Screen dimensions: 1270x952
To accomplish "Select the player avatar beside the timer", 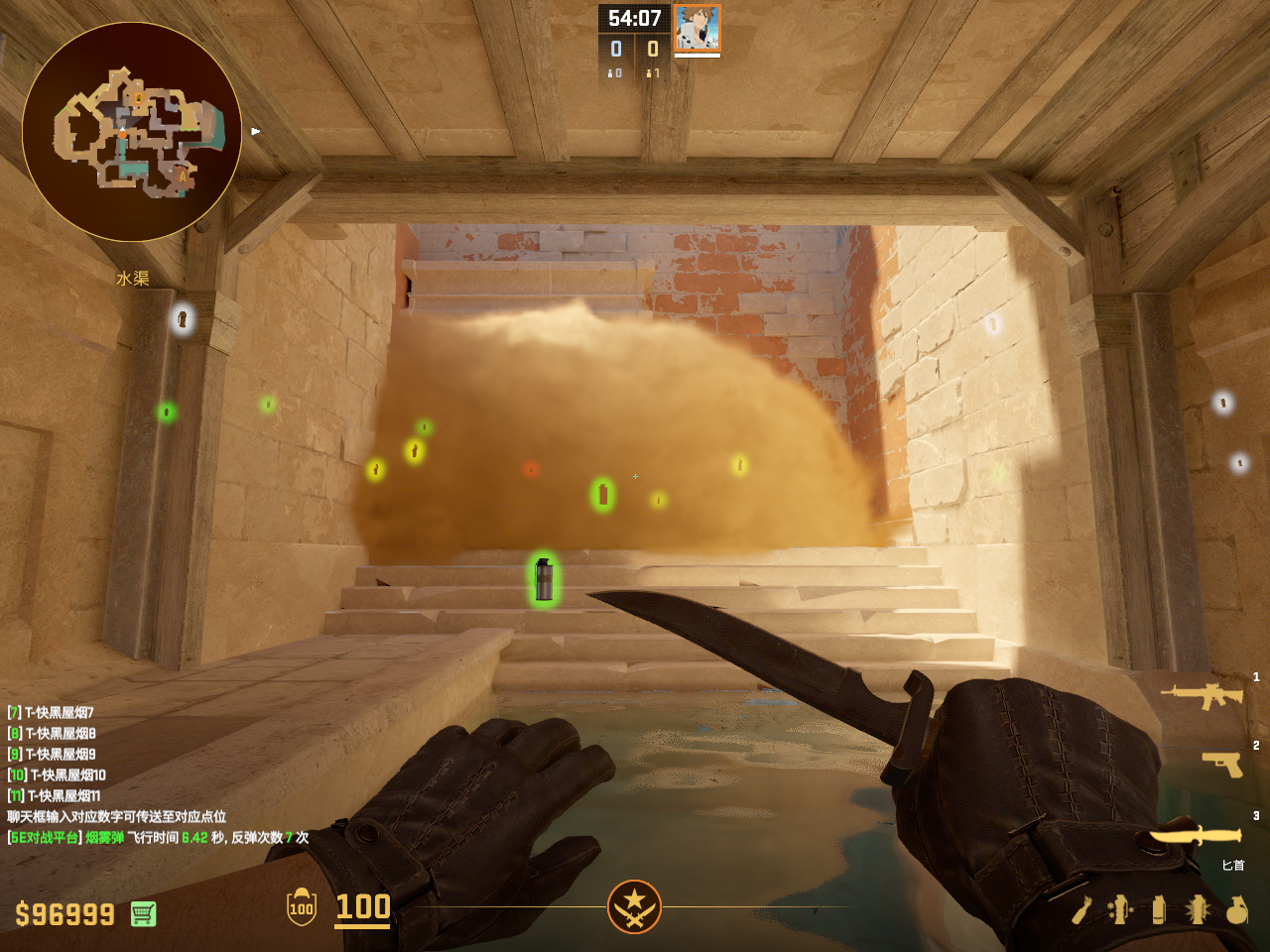I will (x=697, y=28).
